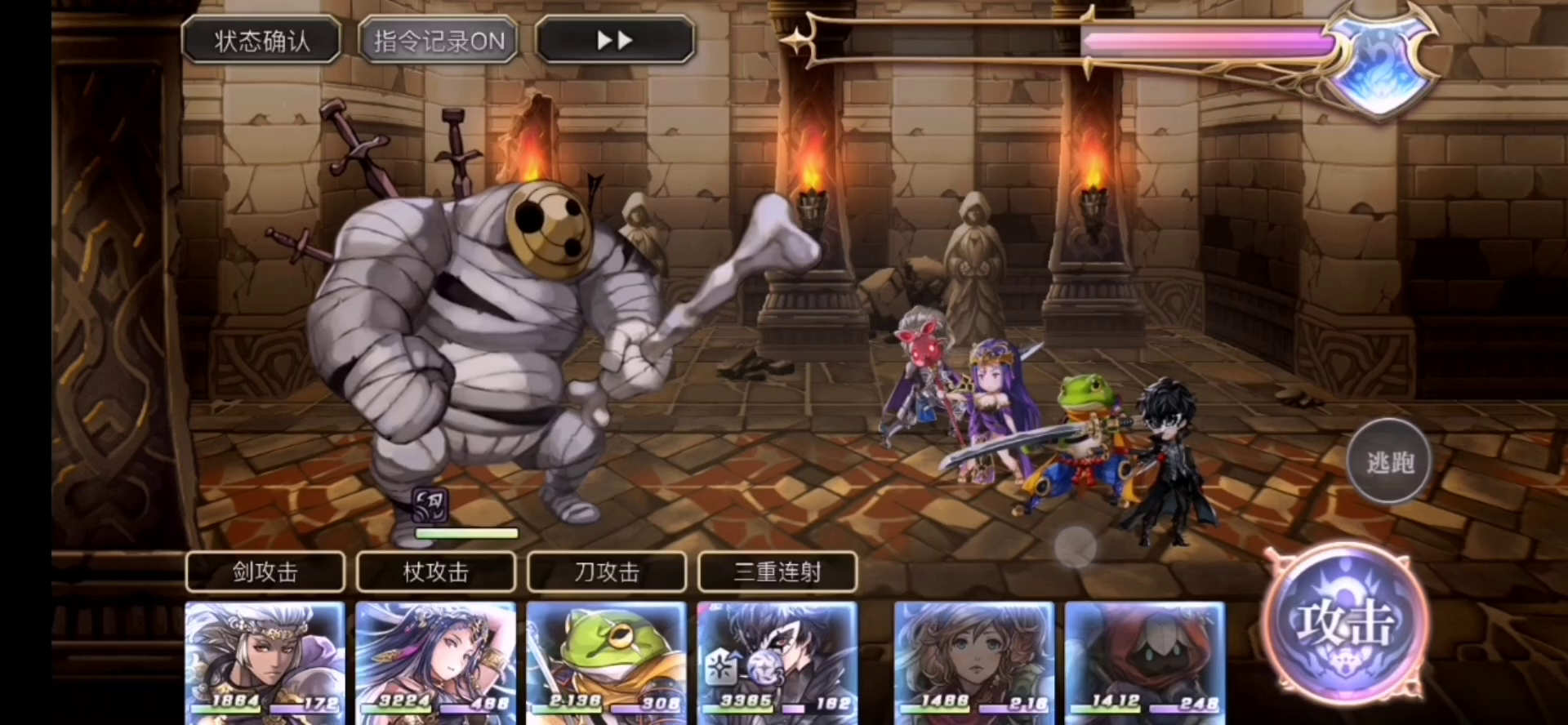Screen dimensions: 1568x725
Task: Select the blonde girl reserve portrait card
Action: click(x=974, y=661)
